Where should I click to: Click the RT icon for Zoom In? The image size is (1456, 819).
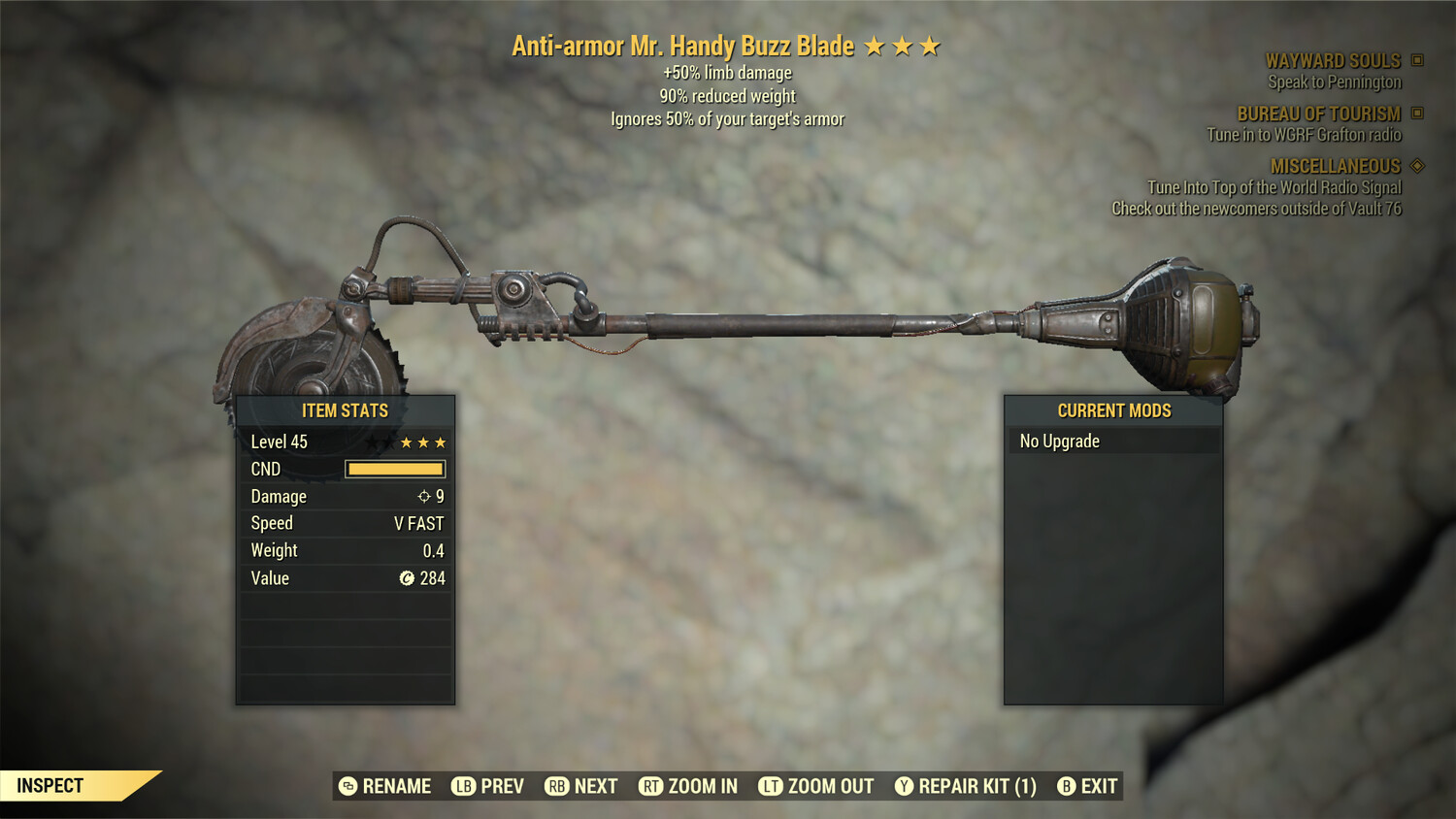pos(651,786)
